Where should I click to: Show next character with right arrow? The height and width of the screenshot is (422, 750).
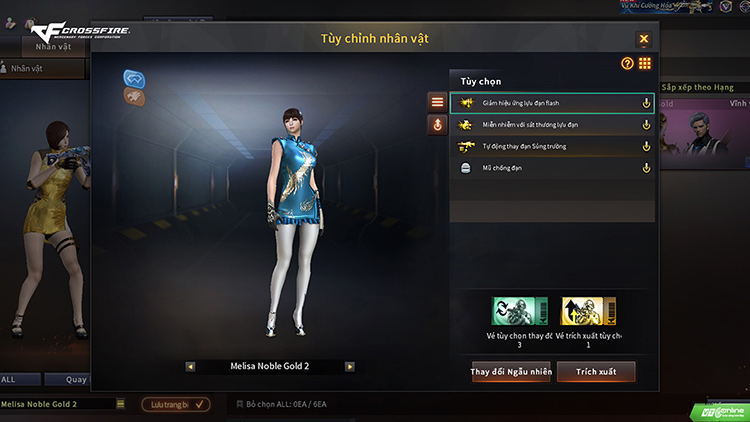pos(350,367)
